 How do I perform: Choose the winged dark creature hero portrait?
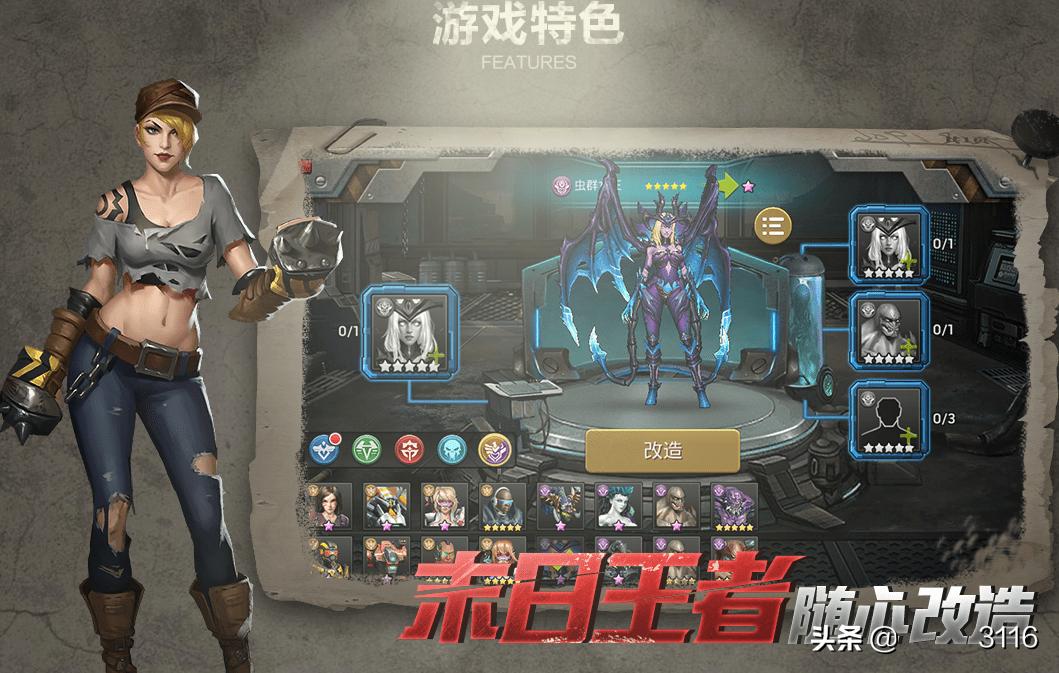(560, 506)
